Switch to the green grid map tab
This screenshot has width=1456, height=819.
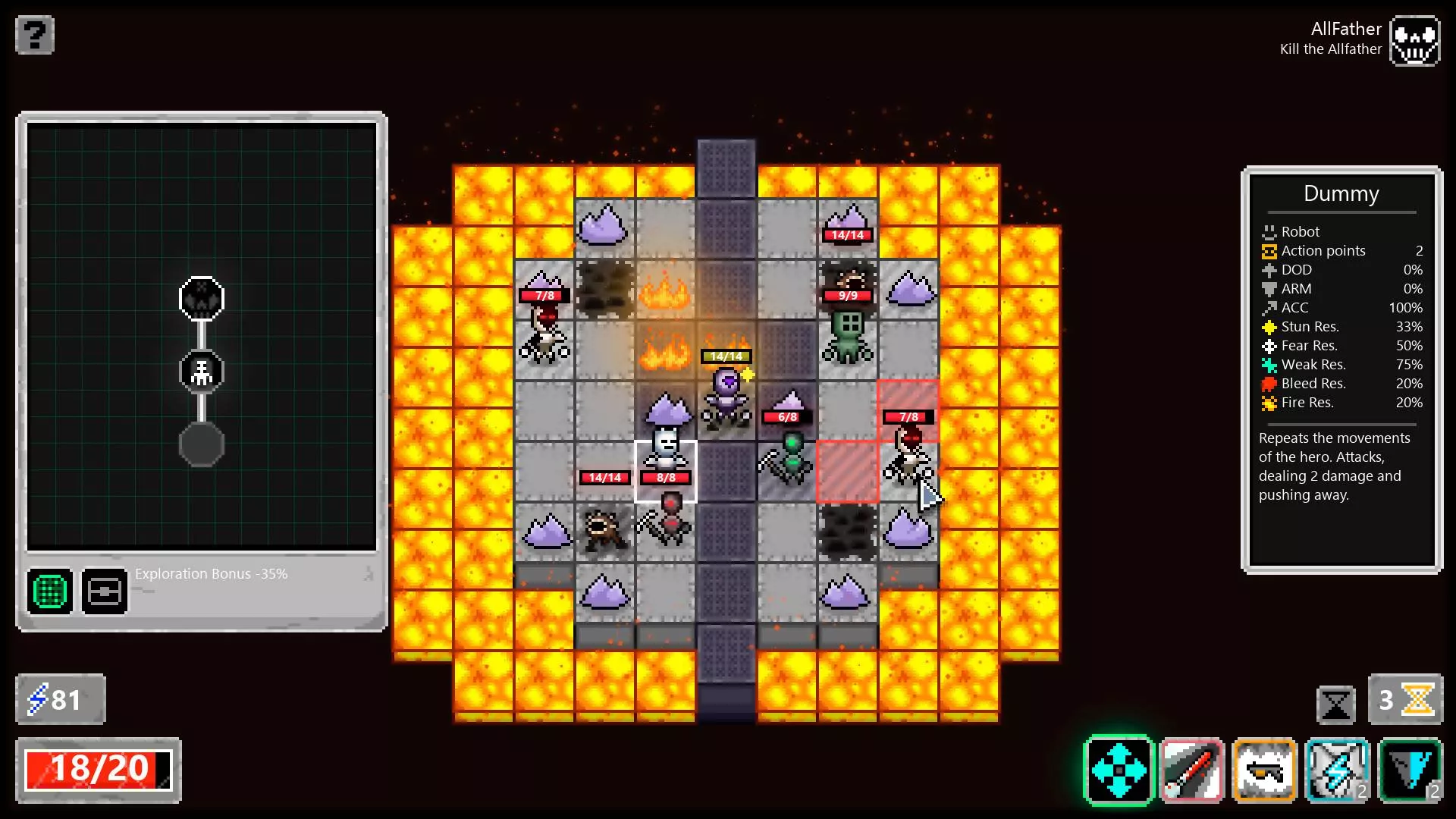51,591
